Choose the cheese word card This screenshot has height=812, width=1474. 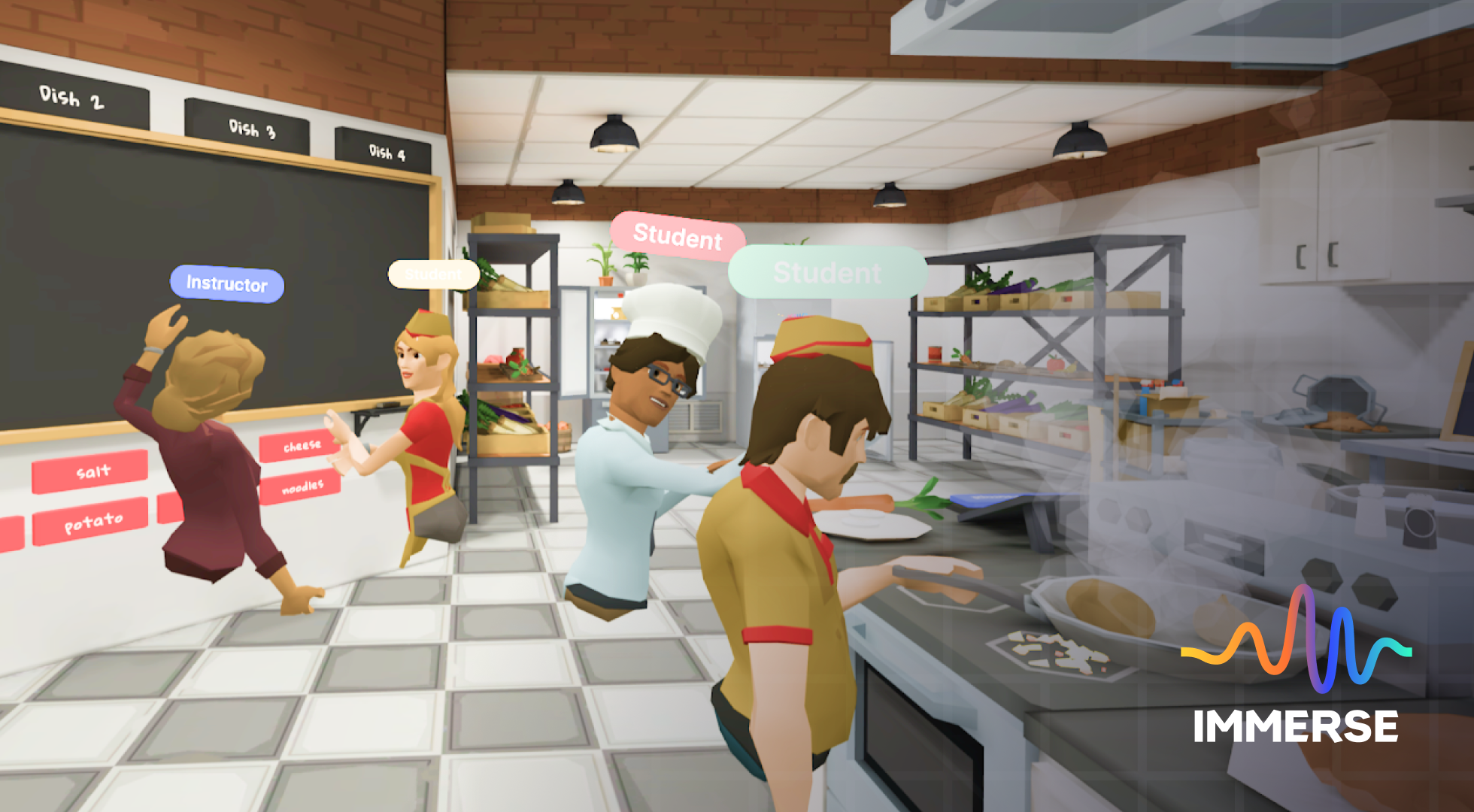coord(299,447)
